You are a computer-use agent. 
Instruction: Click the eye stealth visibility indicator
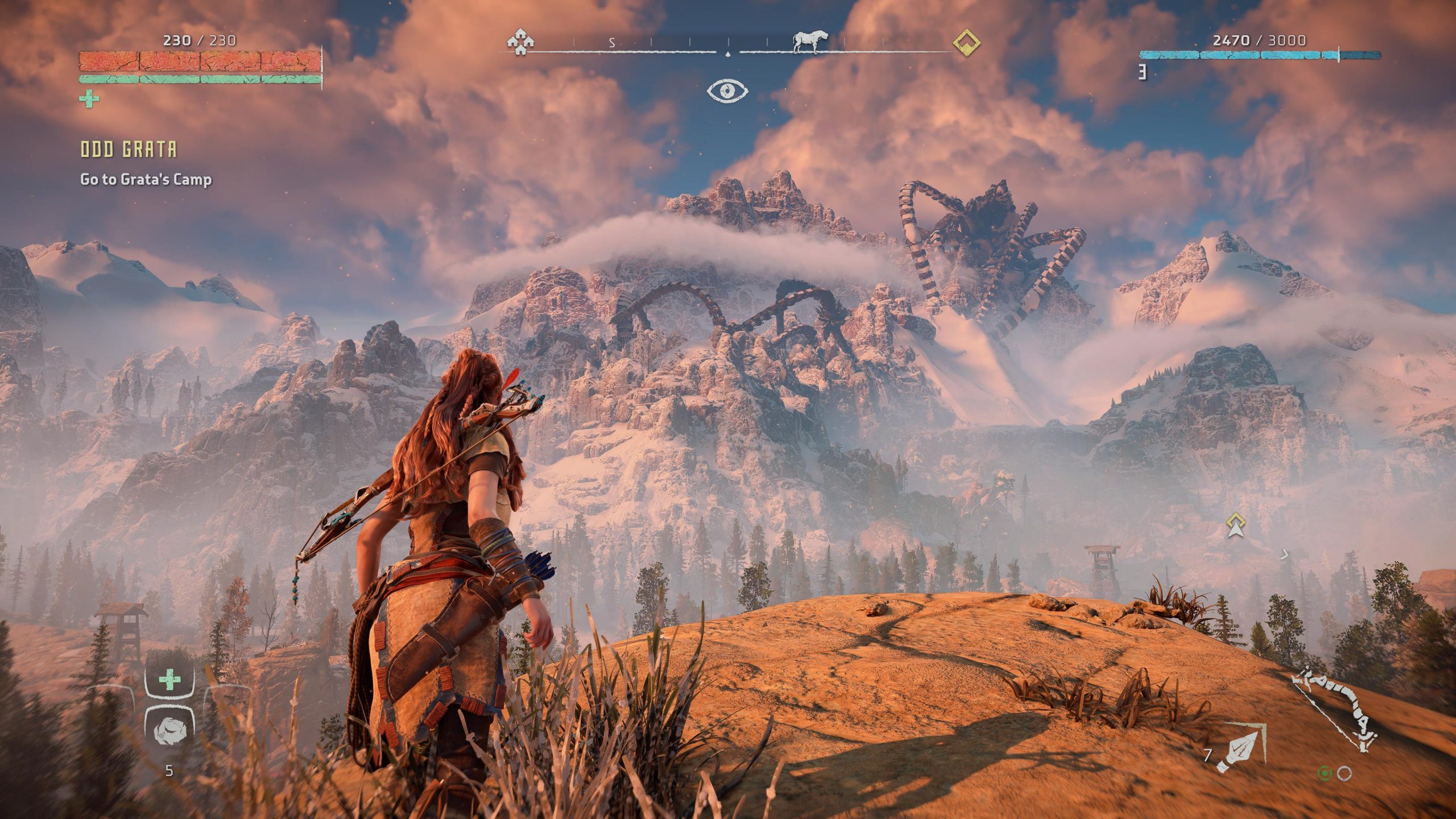[x=727, y=90]
